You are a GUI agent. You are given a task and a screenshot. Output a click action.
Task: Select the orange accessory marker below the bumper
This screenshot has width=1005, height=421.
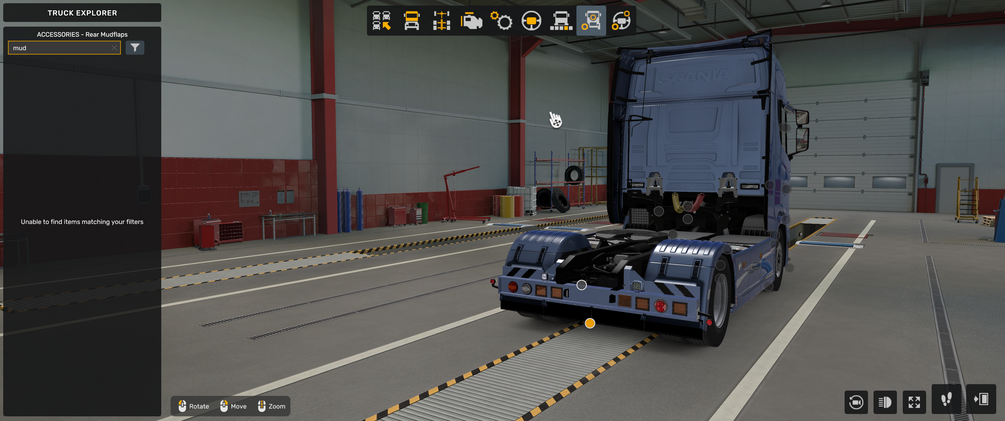590,323
